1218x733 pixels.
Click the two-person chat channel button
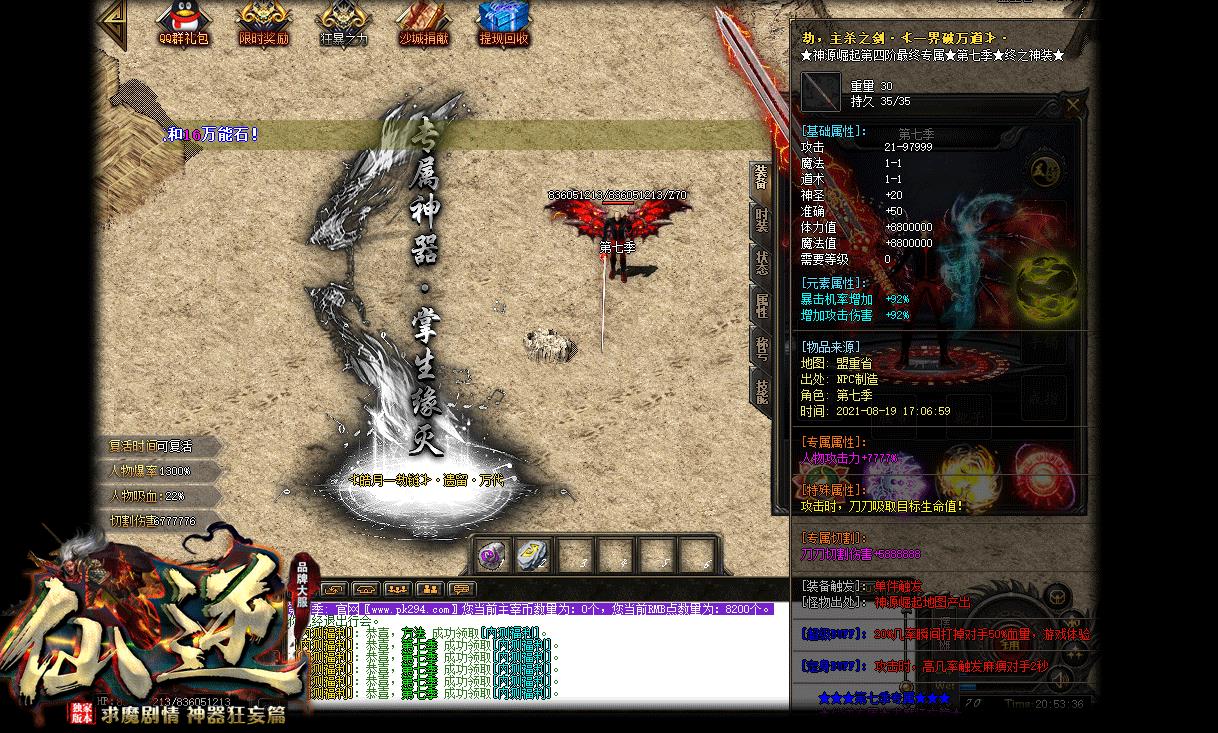tap(429, 589)
